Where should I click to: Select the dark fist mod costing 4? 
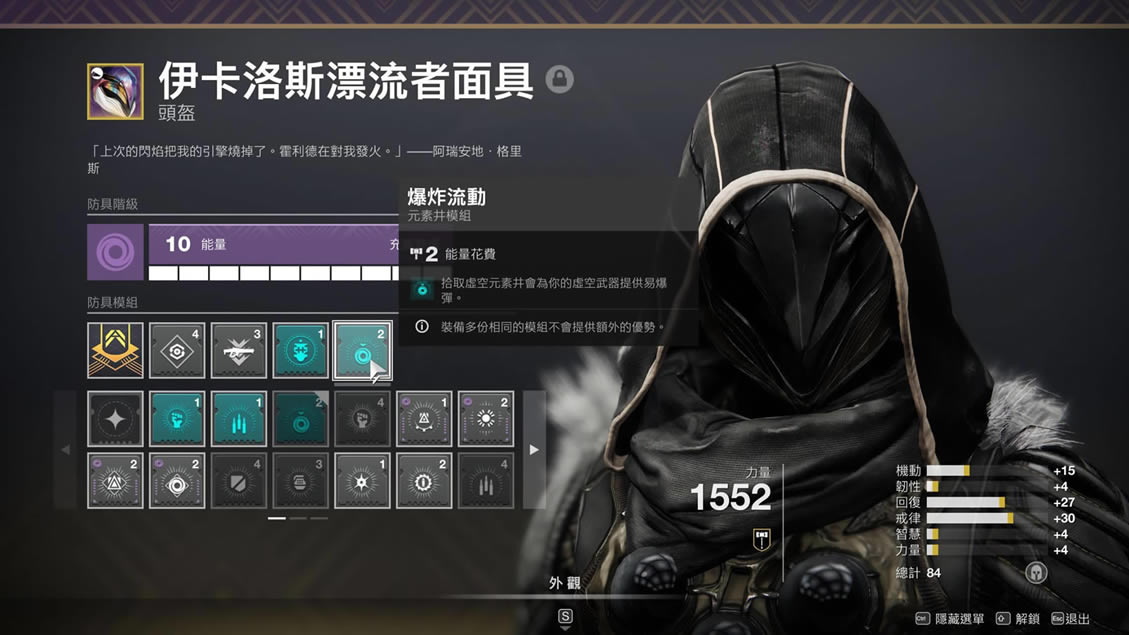(362, 419)
